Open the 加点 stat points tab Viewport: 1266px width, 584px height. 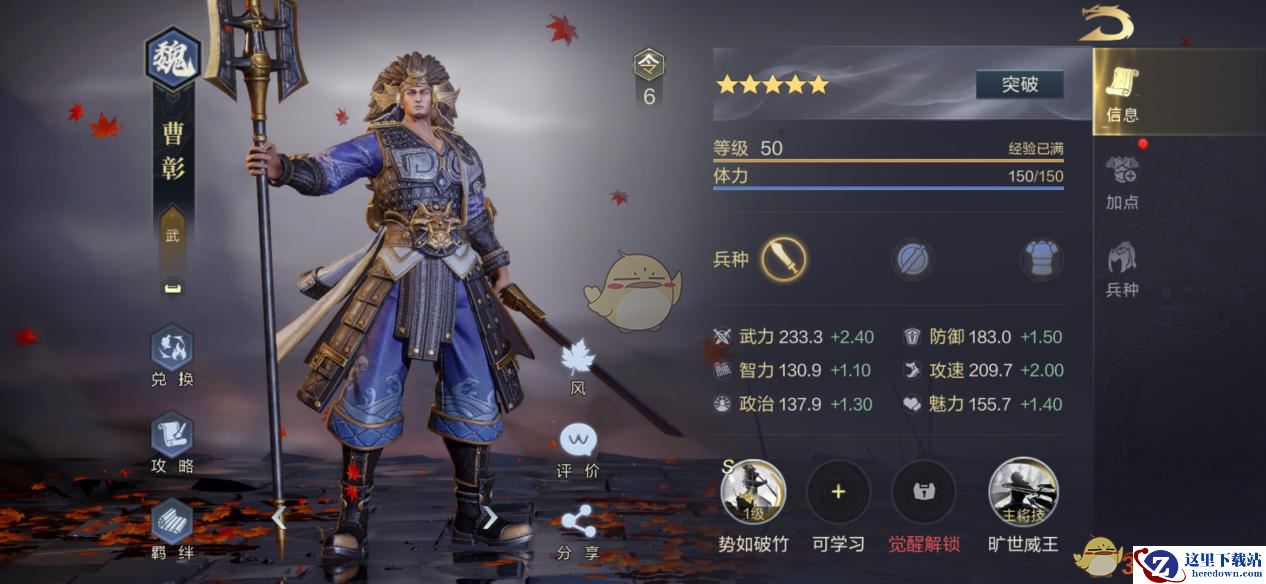1122,180
